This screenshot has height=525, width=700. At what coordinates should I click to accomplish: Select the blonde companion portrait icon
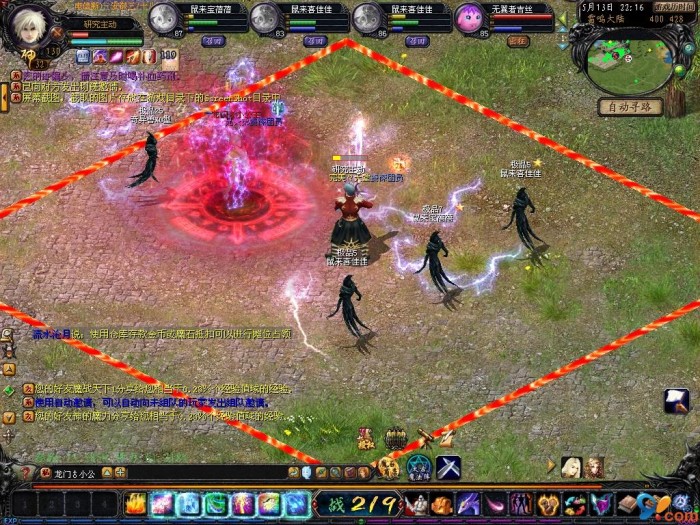pos(572,466)
